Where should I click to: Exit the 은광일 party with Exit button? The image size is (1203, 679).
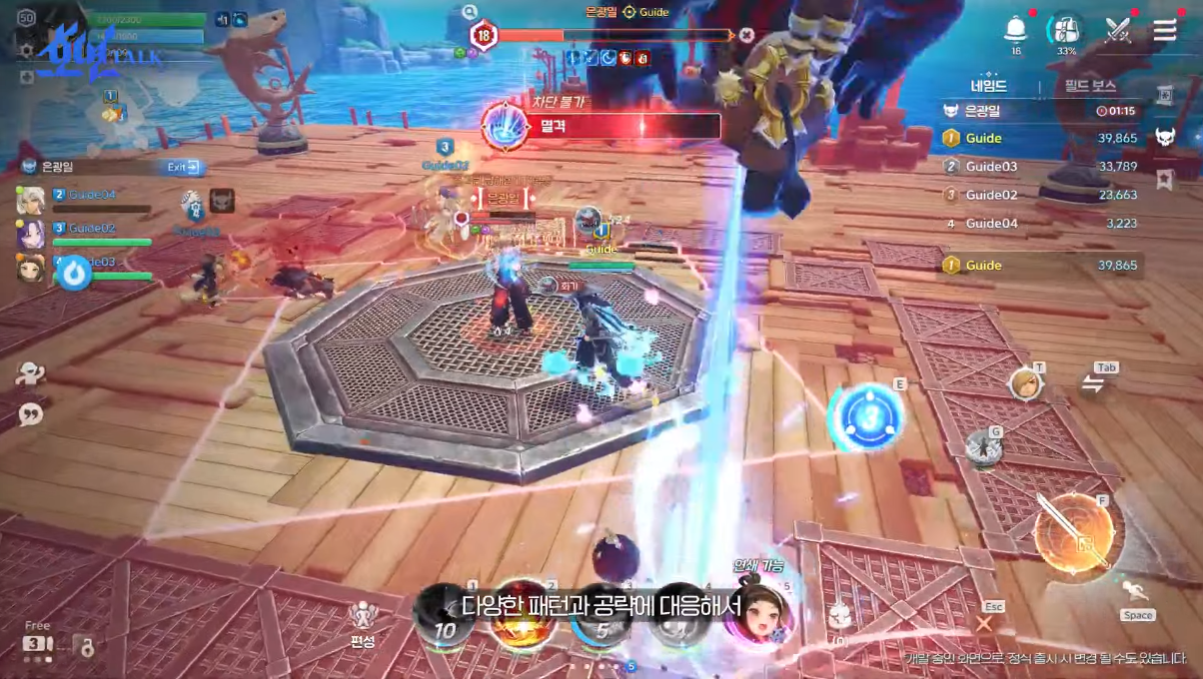pyautogui.click(x=183, y=167)
